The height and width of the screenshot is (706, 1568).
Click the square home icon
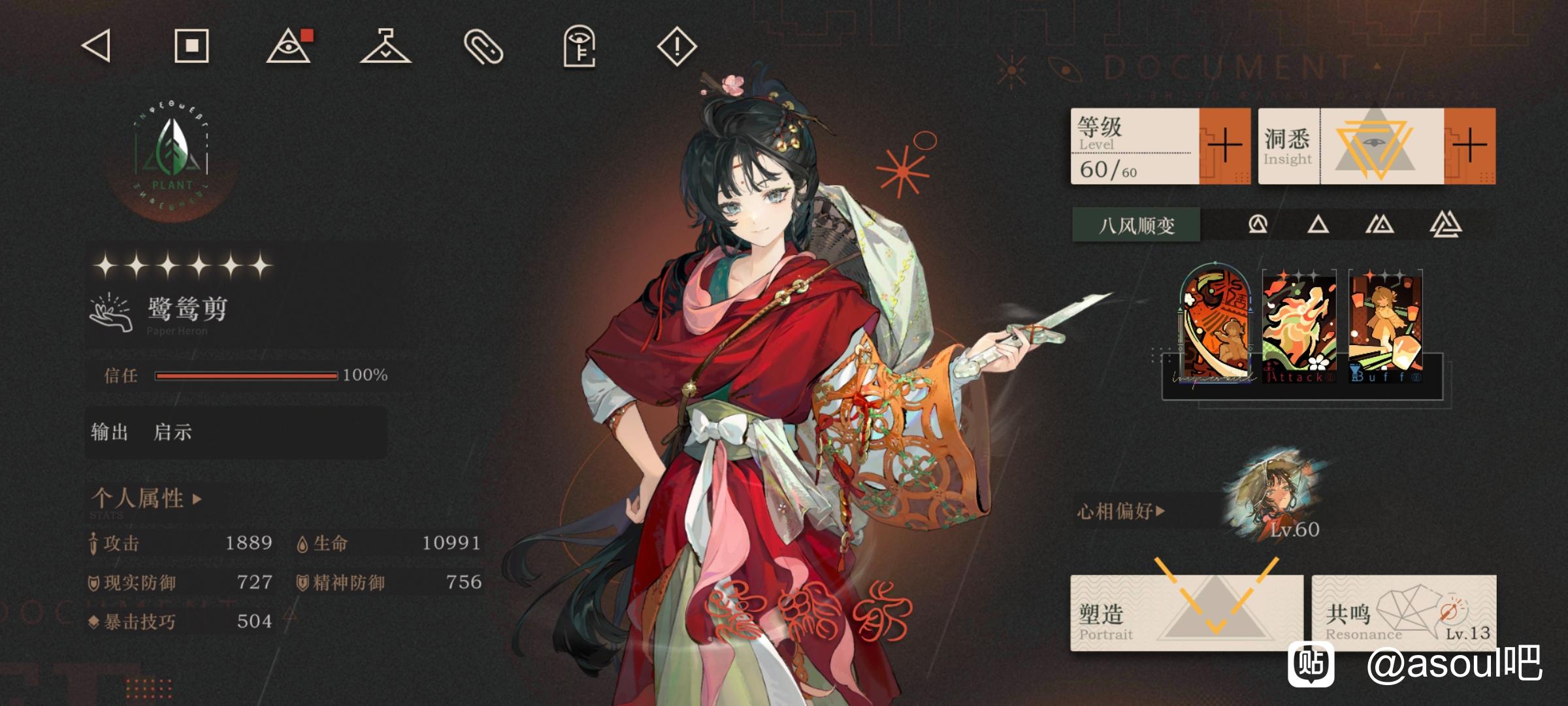(191, 46)
